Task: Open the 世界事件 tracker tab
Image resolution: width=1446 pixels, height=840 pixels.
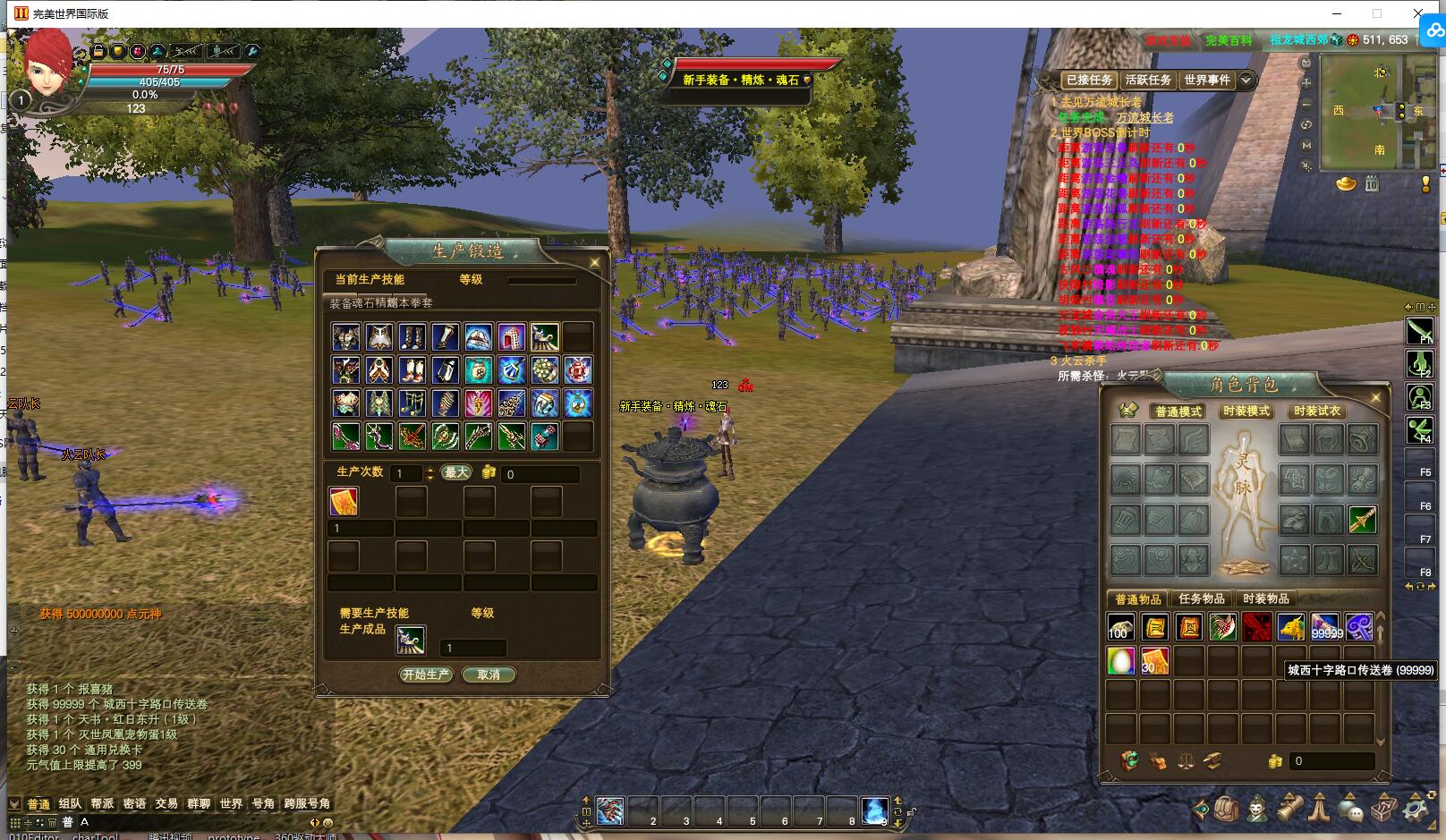Action: click(x=1207, y=80)
